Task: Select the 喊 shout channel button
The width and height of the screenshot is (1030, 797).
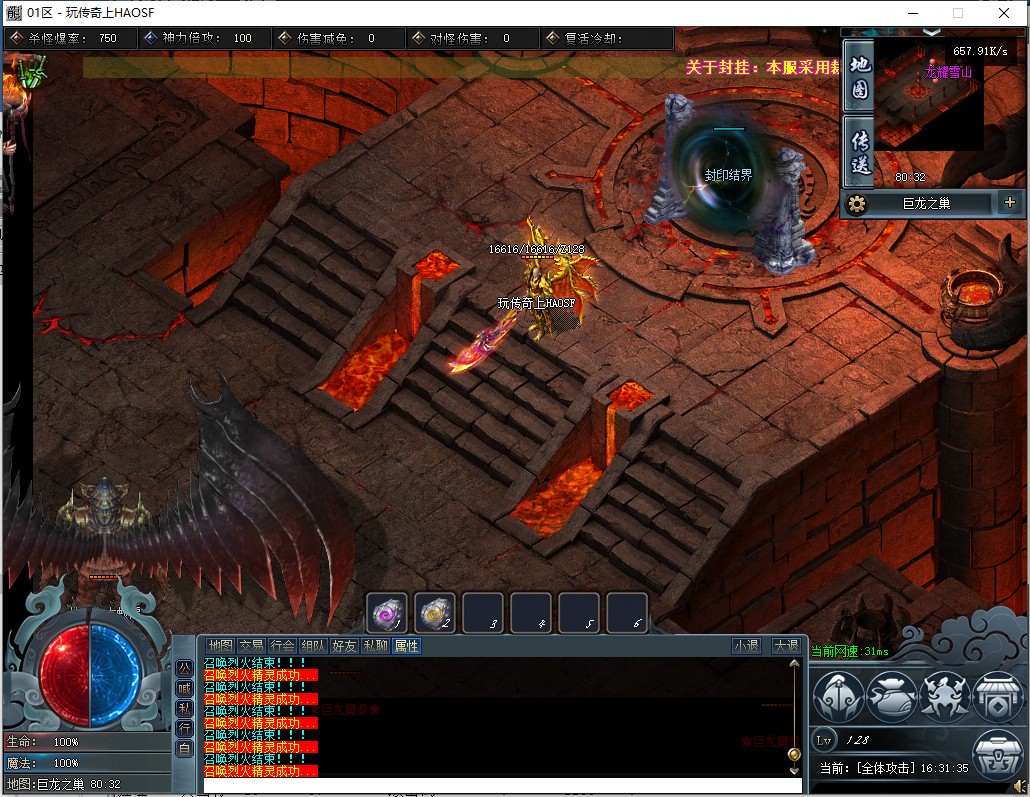Action: point(185,688)
